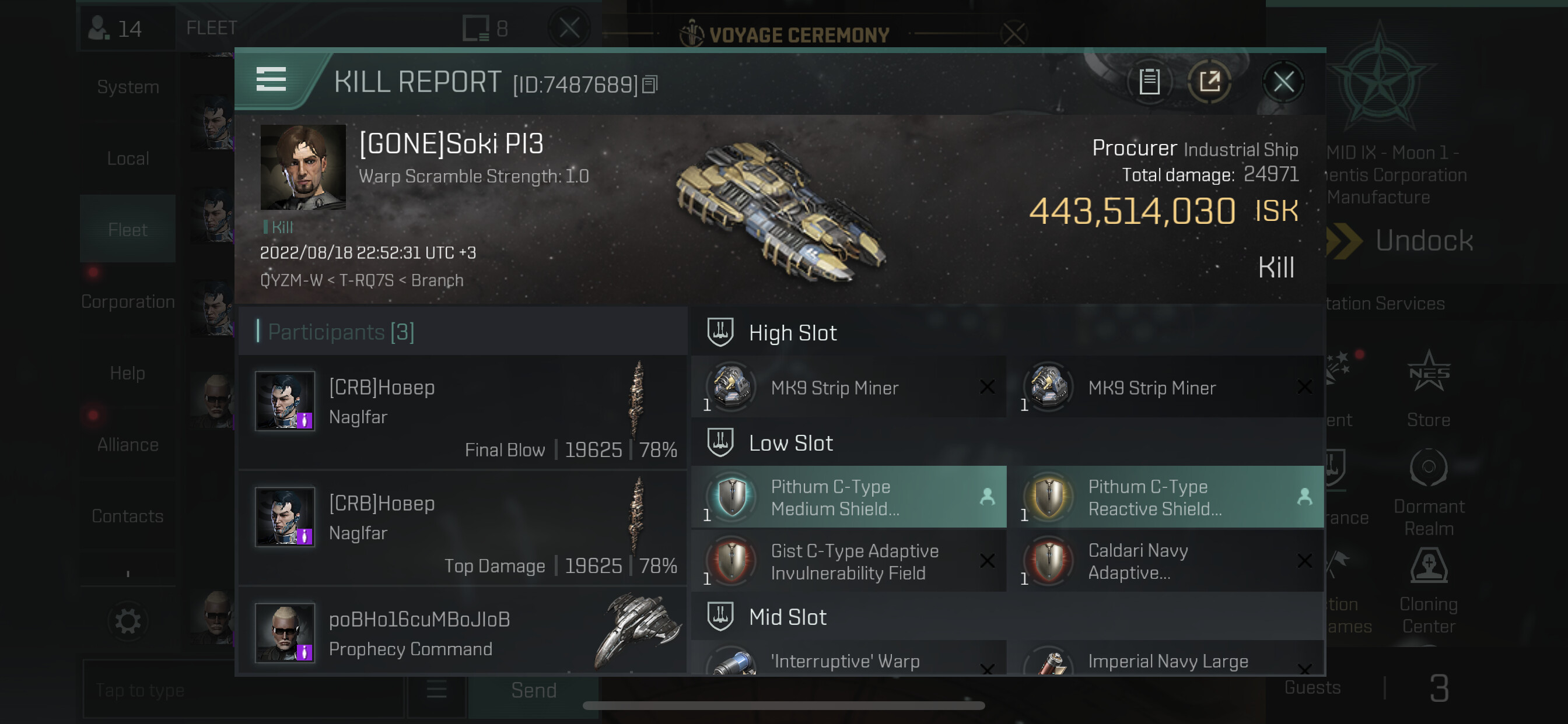The height and width of the screenshot is (724, 1568).
Task: Open the kill report clipboard notes icon
Action: coord(1149,82)
